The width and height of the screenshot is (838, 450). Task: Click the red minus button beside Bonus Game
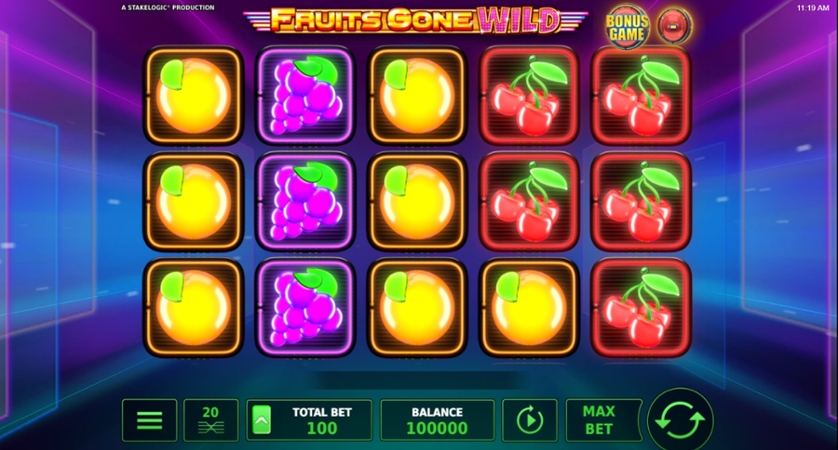tap(674, 26)
